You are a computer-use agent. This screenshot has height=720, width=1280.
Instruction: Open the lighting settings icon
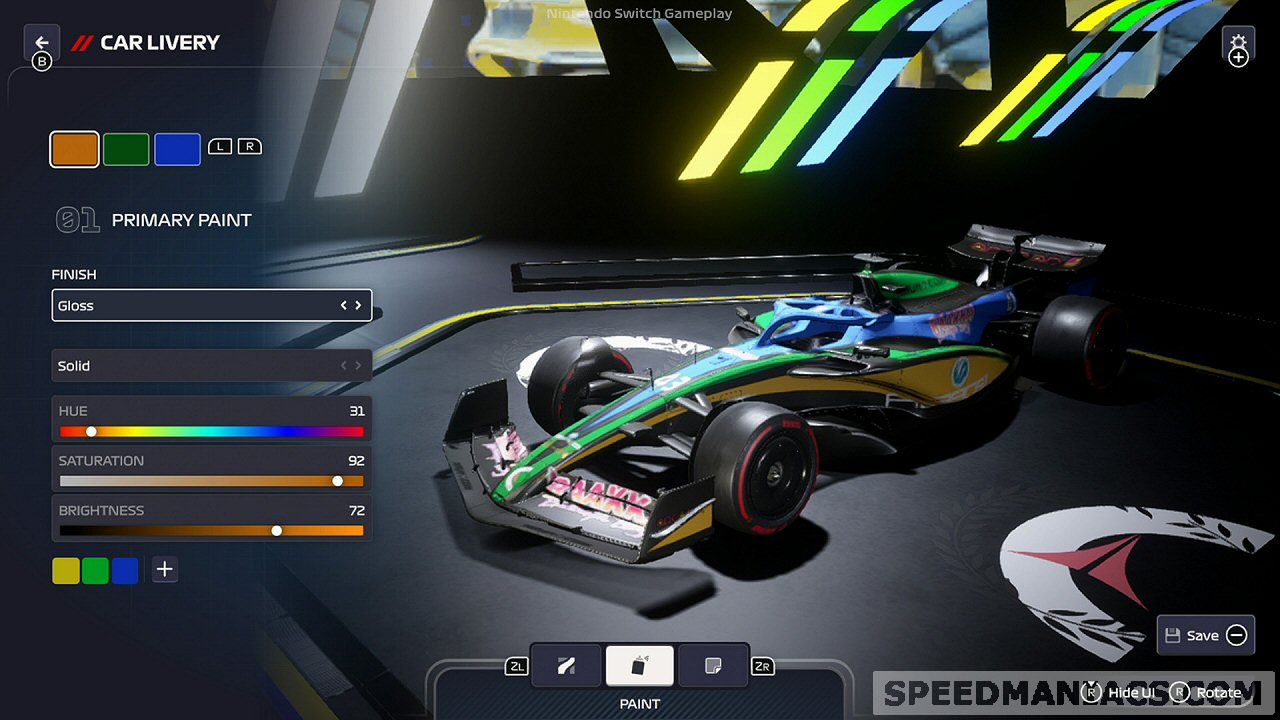point(1238,46)
